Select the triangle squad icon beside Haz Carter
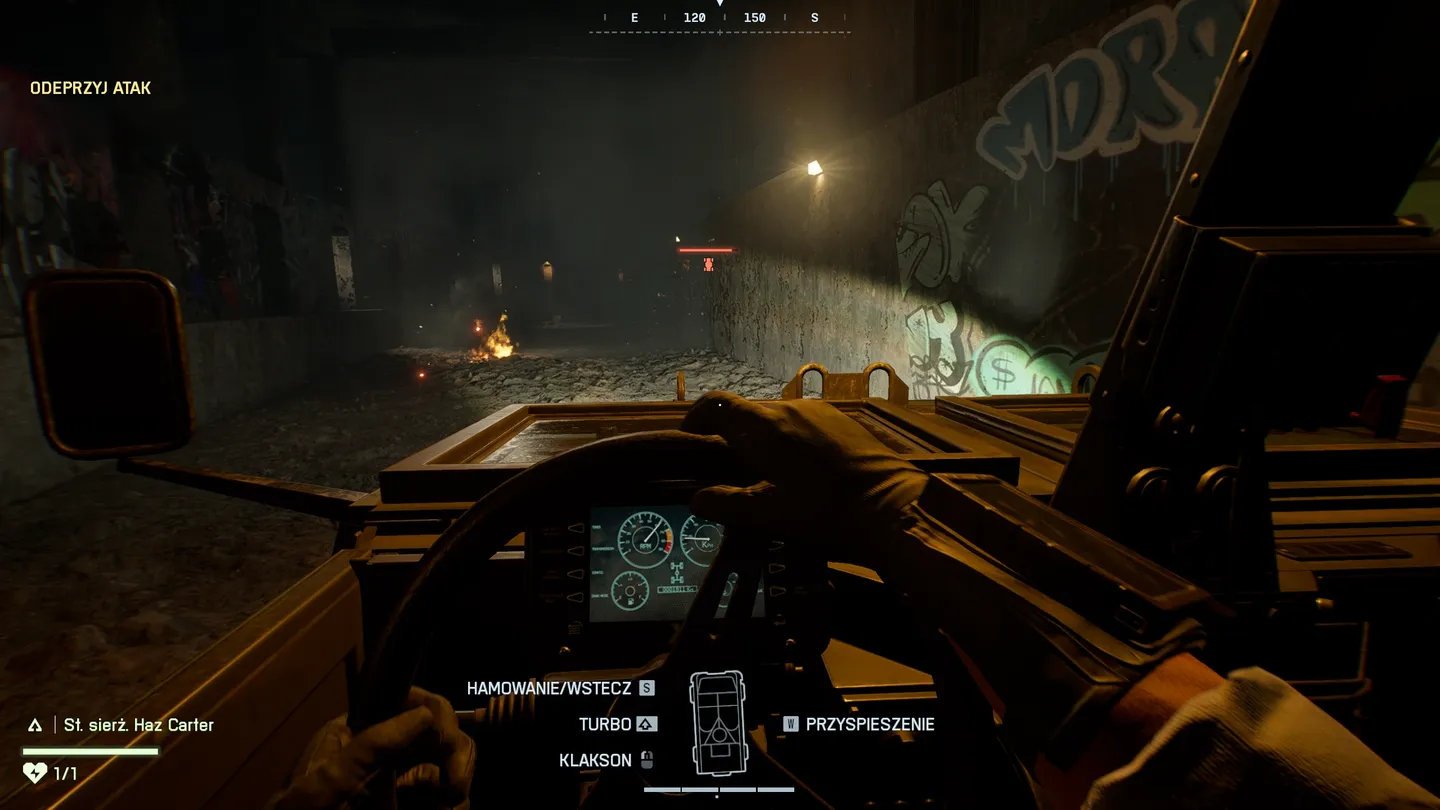Image resolution: width=1440 pixels, height=810 pixels. 37,724
